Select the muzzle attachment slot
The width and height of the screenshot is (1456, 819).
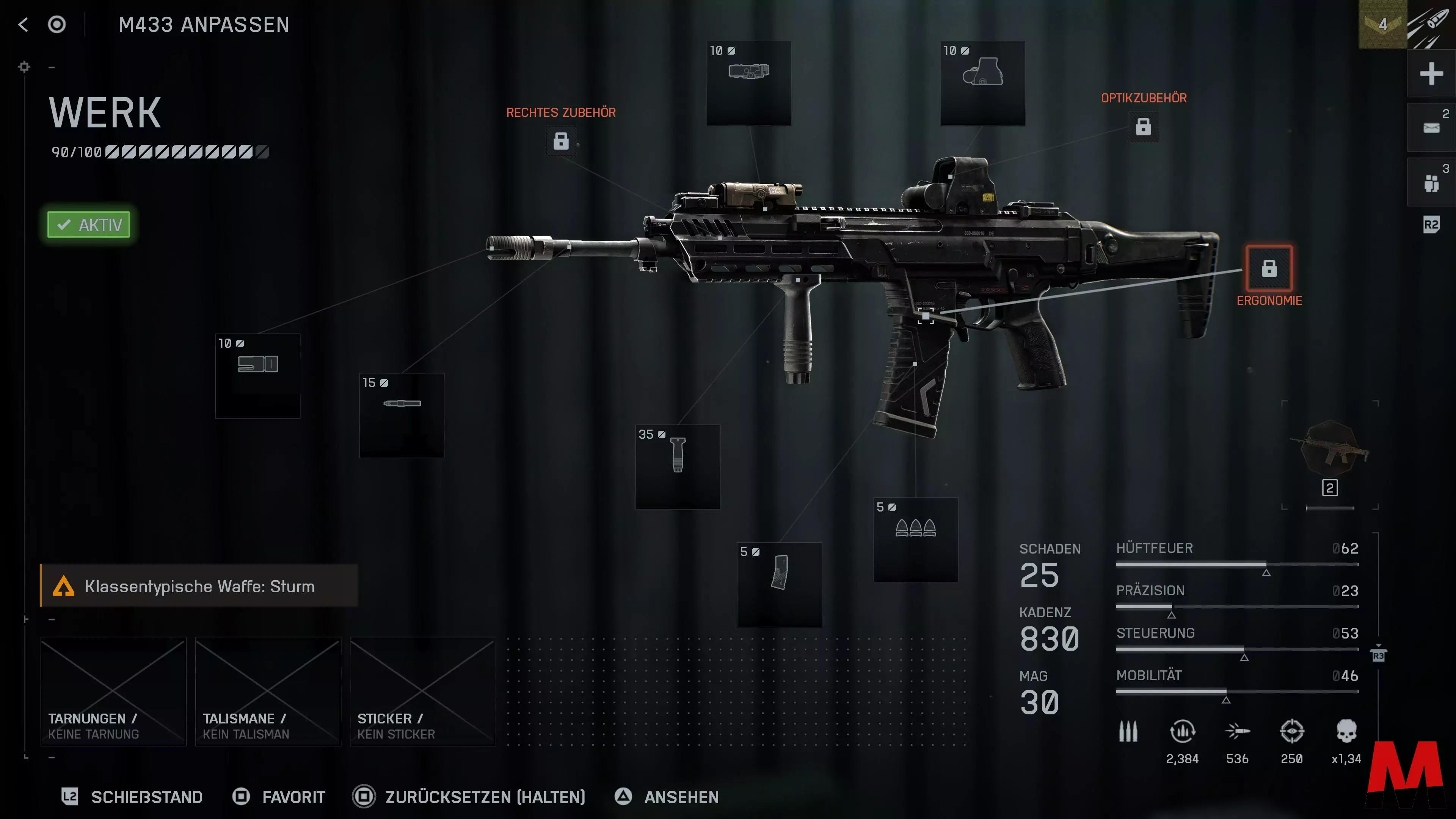tap(258, 376)
